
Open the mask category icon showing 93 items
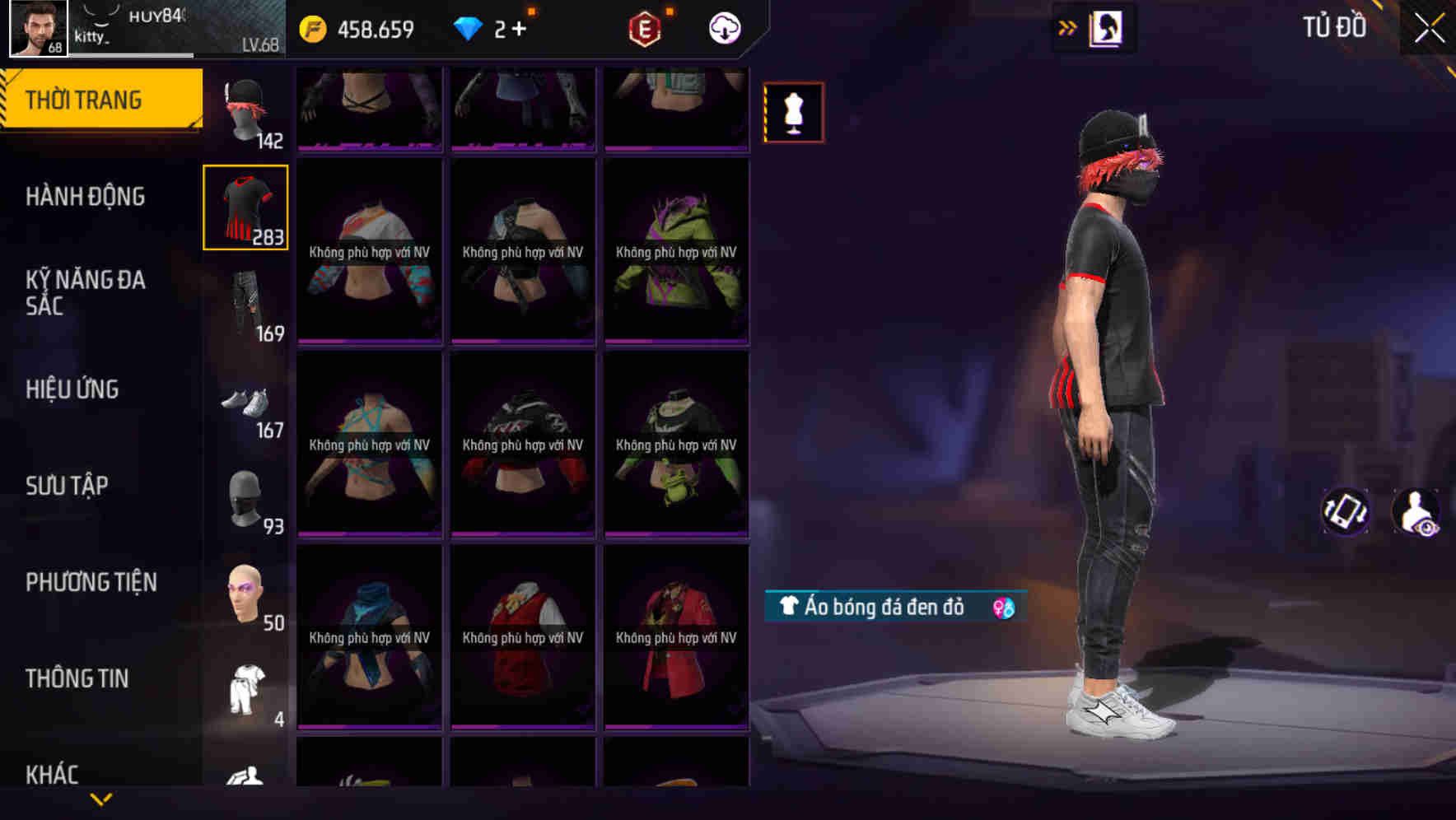(x=245, y=498)
